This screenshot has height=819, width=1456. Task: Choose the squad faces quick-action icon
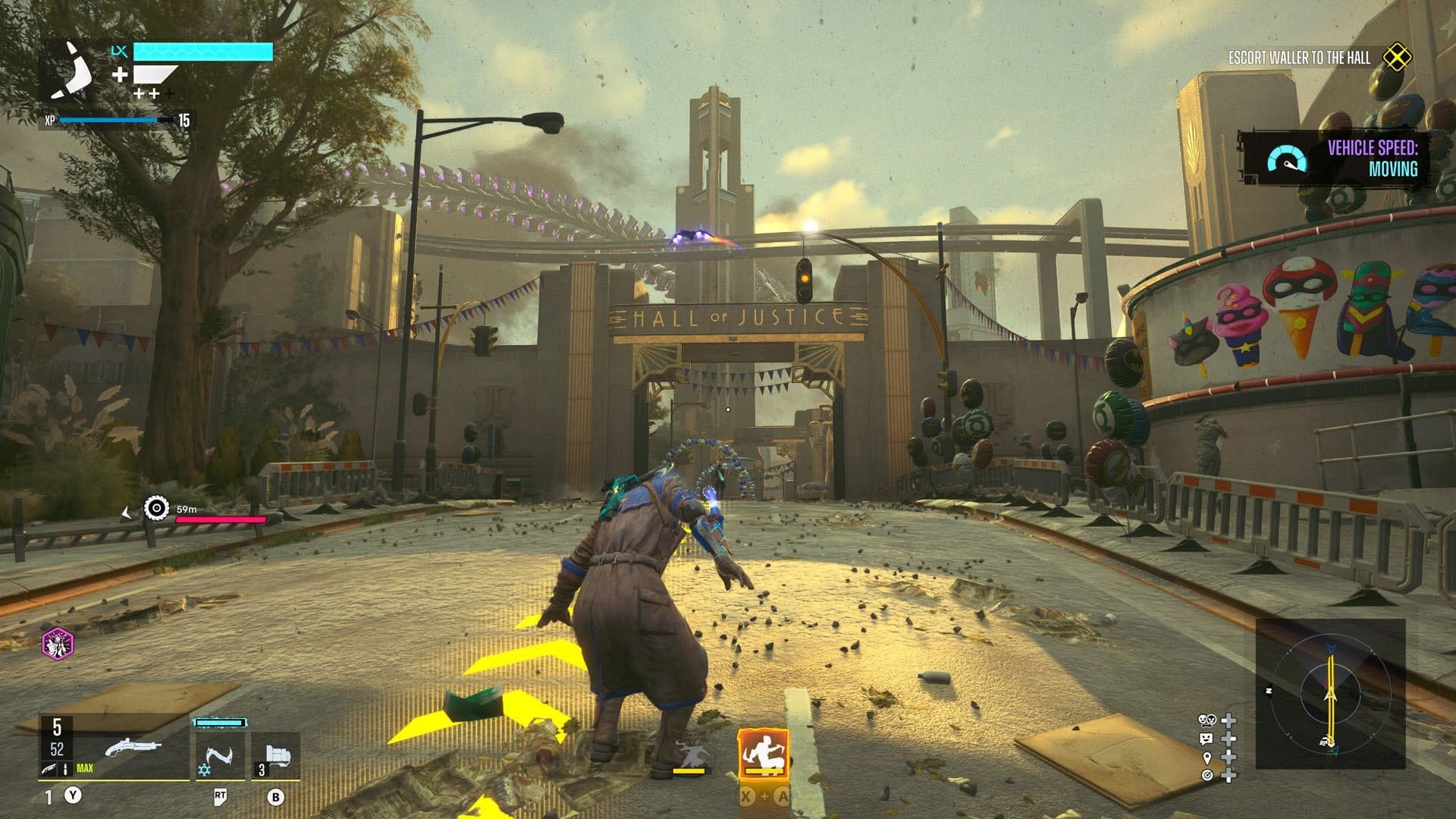tap(1206, 720)
